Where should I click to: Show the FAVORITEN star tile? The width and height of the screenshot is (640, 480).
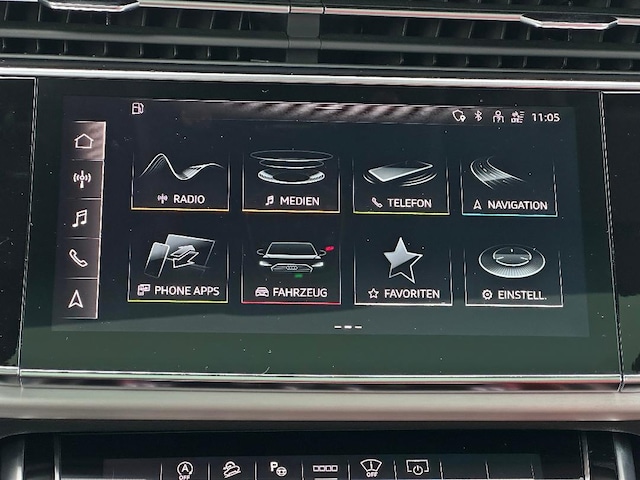[402, 271]
